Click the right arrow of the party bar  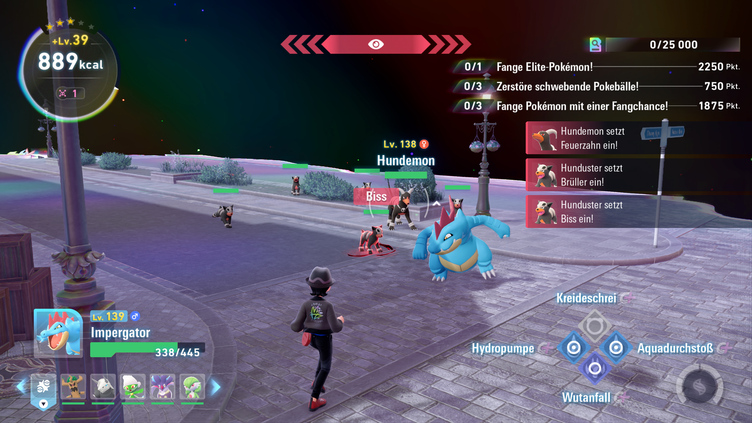pos(215,387)
